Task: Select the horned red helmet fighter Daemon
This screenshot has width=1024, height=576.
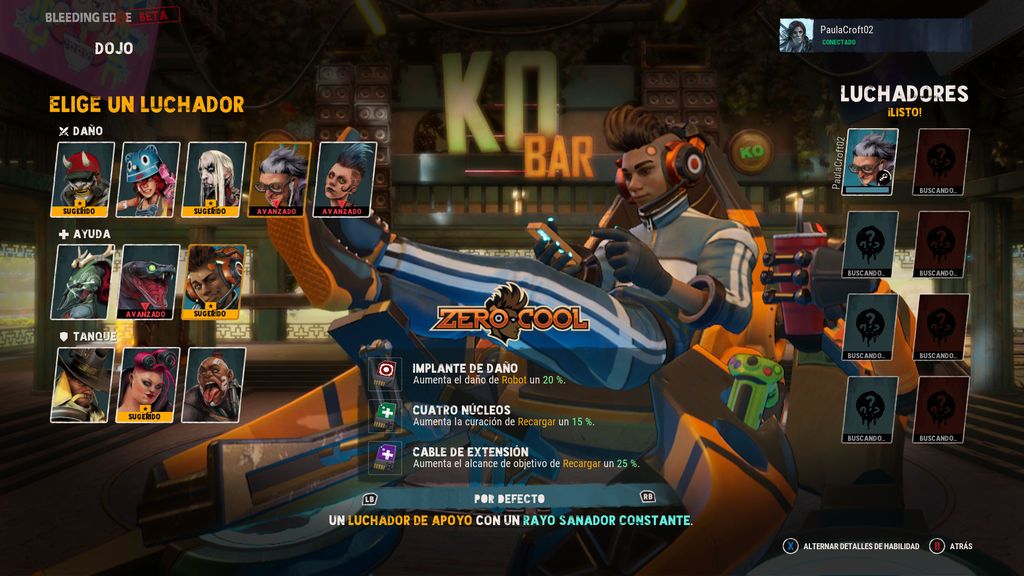Action: tap(82, 179)
